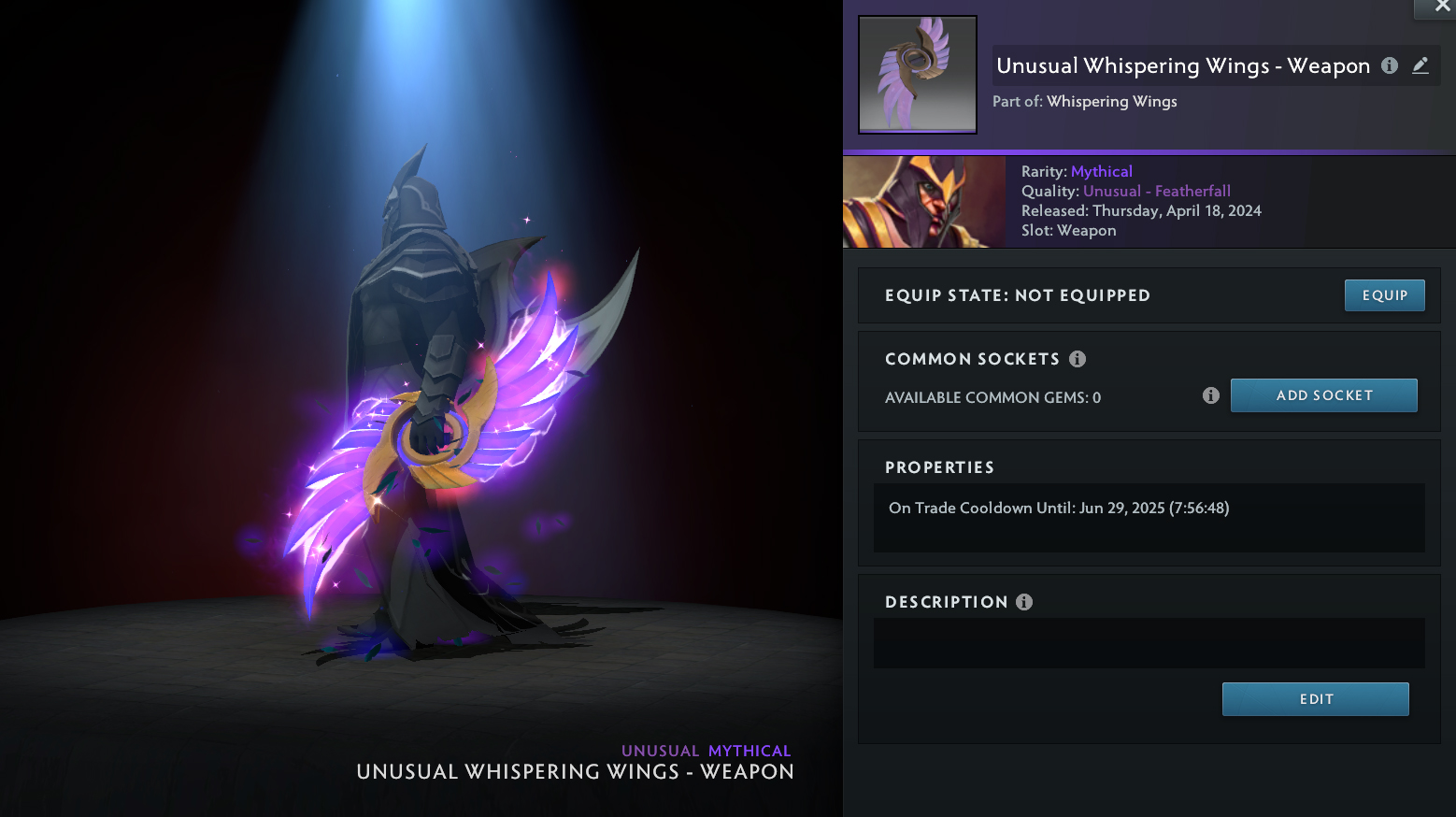Viewport: 1456px width, 817px height.
Task: Show info beside Add Socket button
Action: [1211, 395]
